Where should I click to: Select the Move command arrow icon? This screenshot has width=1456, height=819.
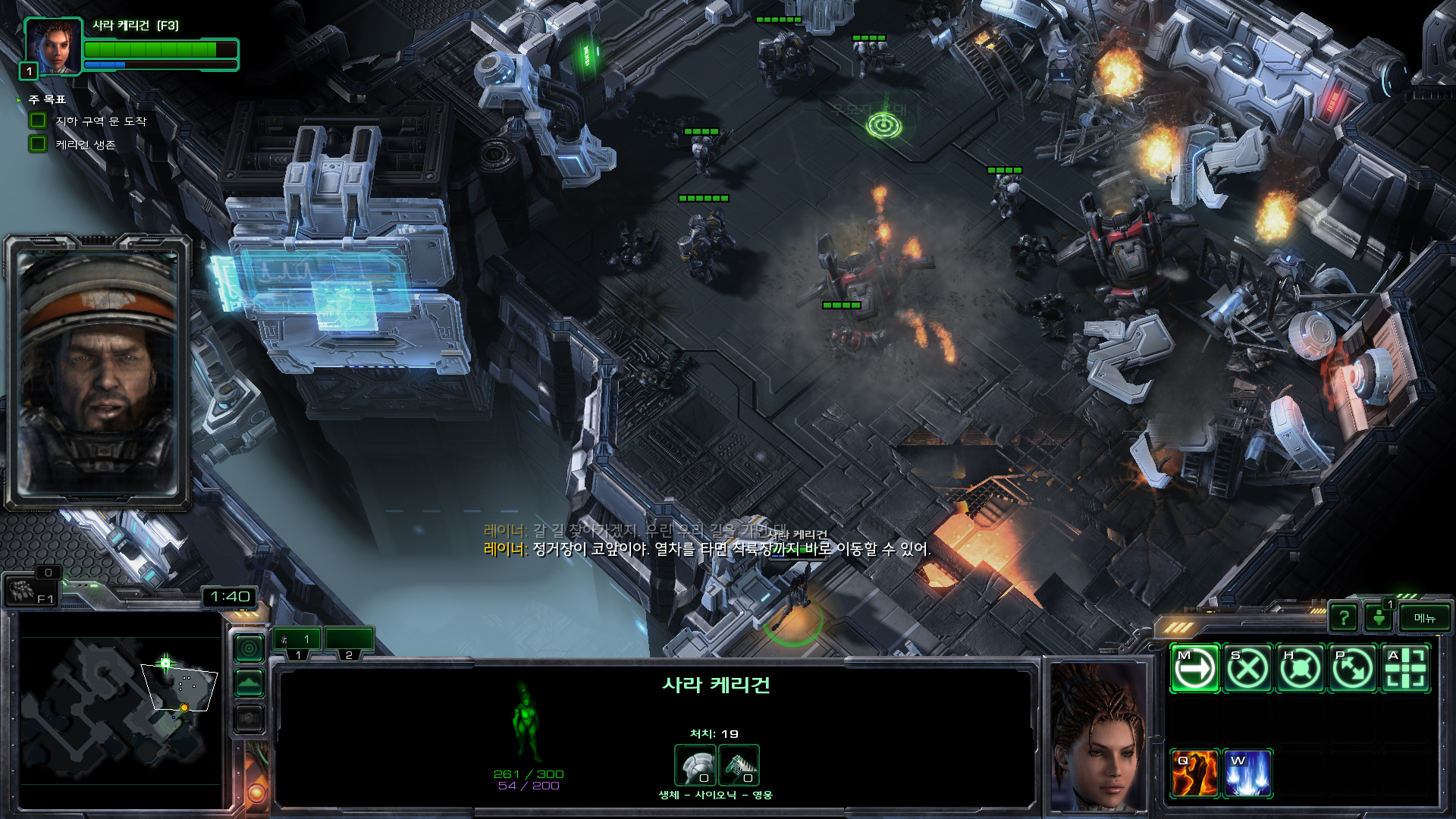[1194, 669]
